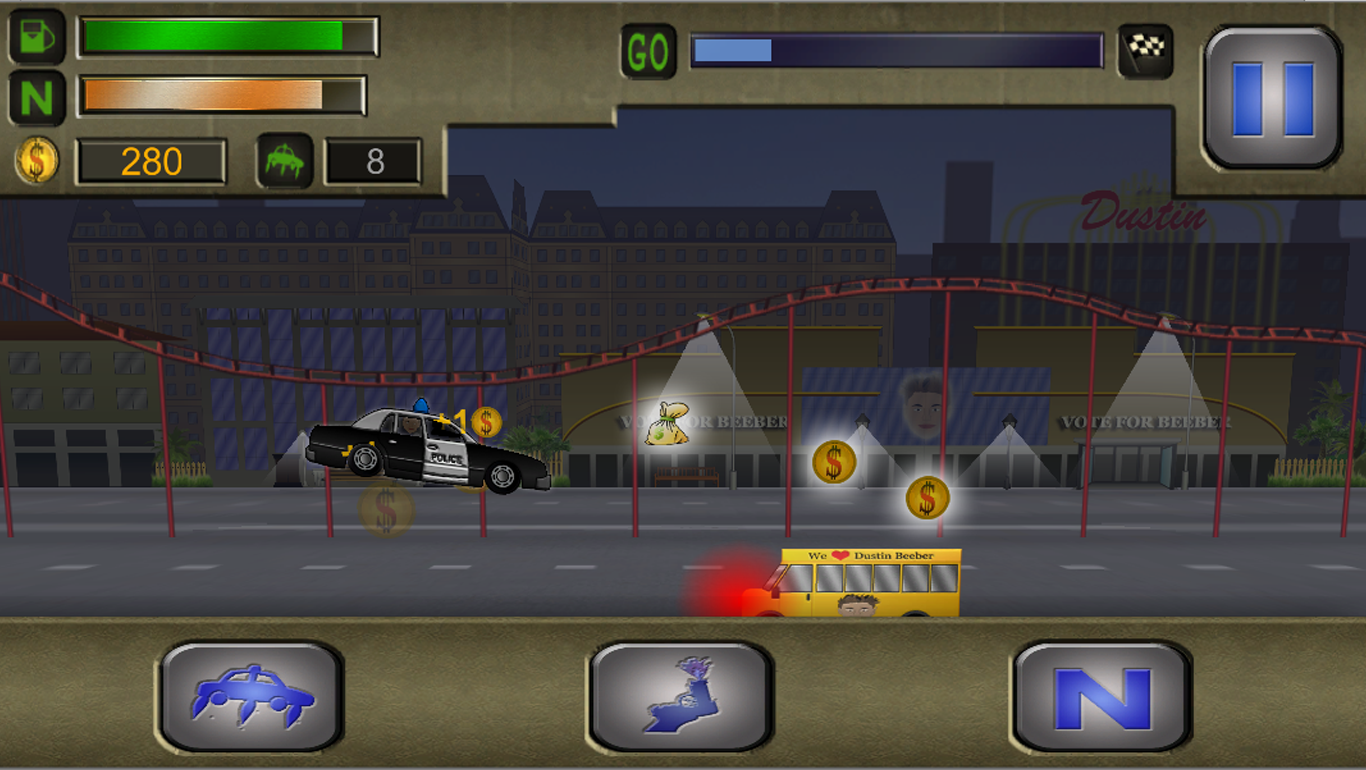The image size is (1366, 770).
Task: Tap the center smash attack button
Action: [x=681, y=697]
